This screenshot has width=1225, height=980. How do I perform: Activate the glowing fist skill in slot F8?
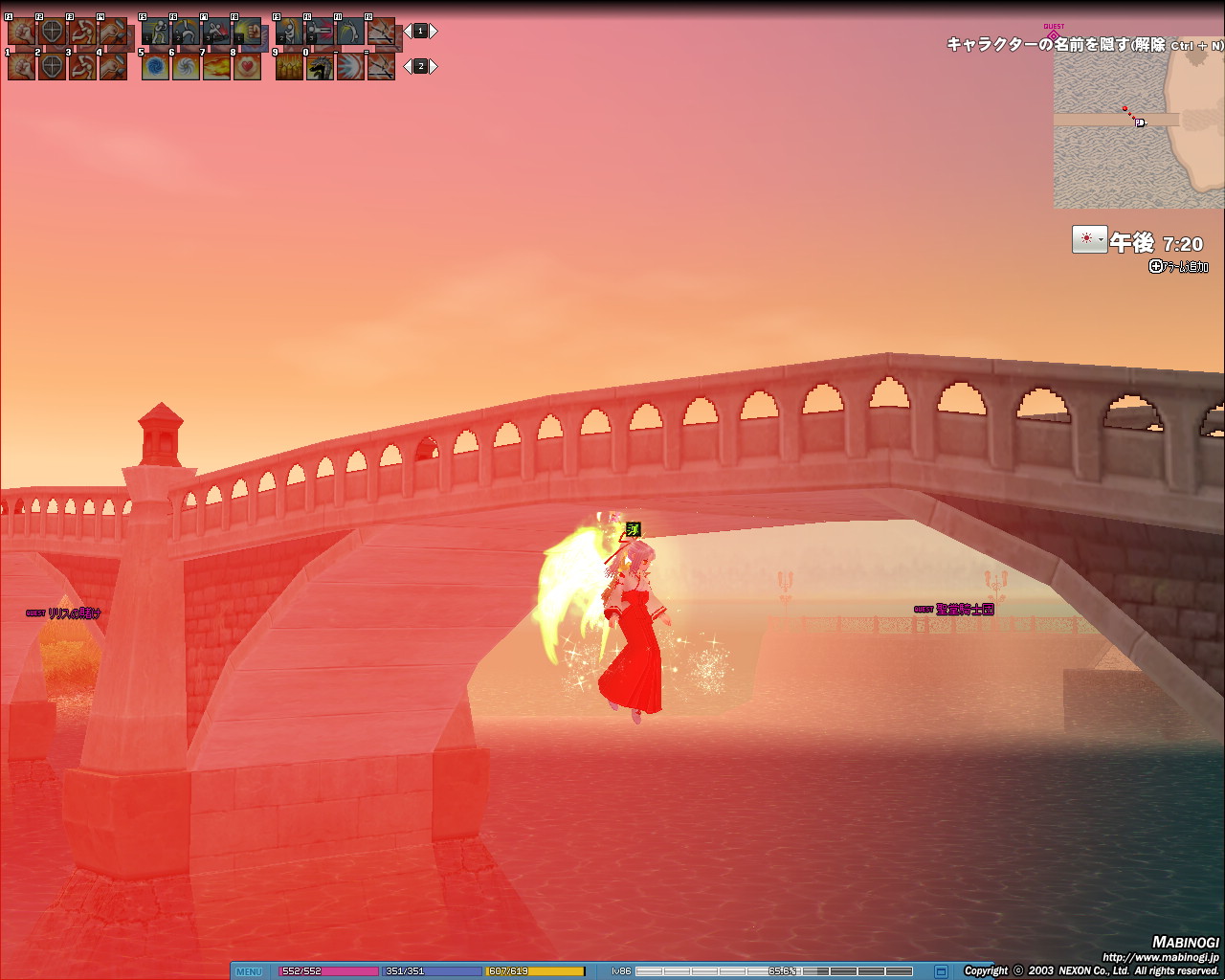point(247,32)
